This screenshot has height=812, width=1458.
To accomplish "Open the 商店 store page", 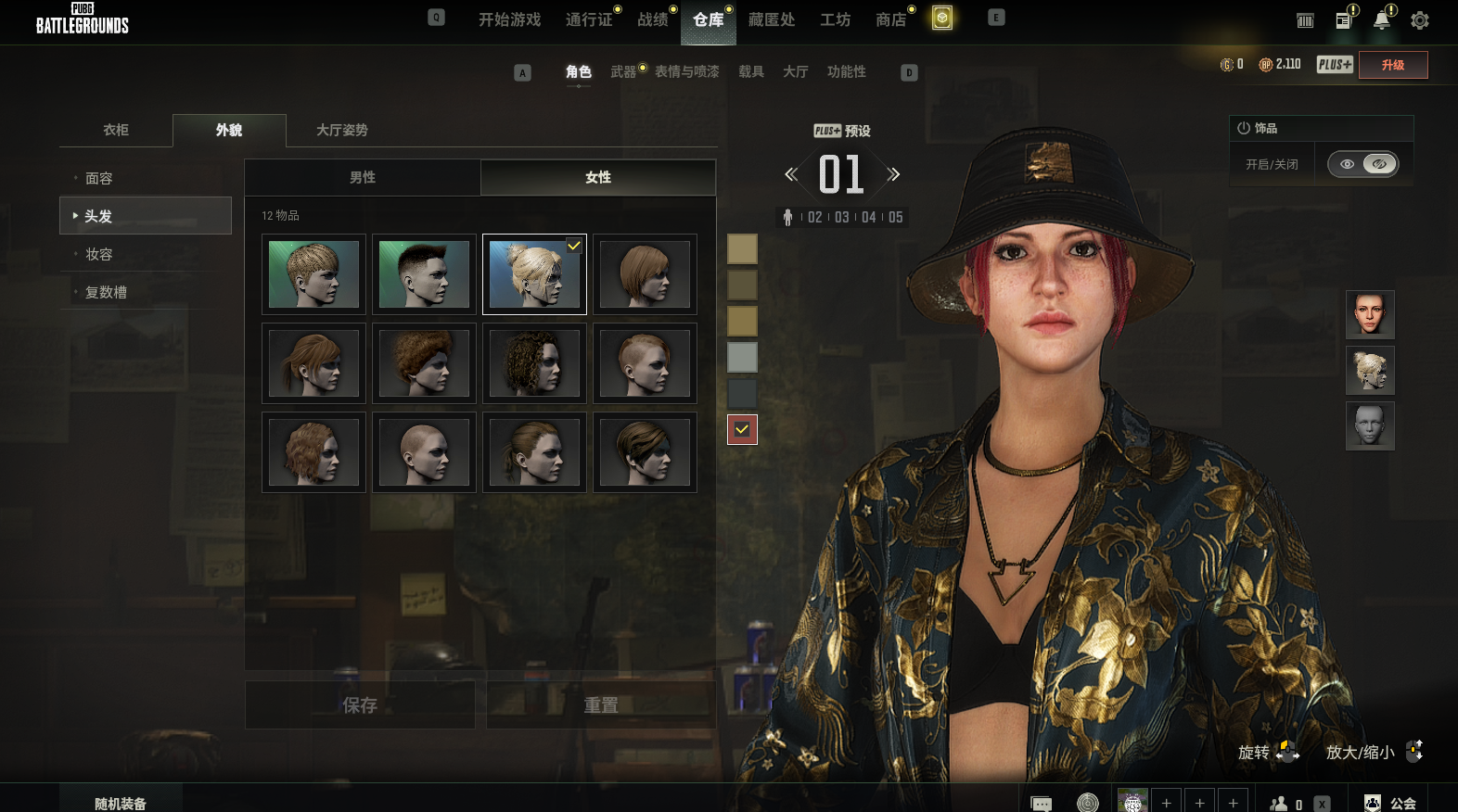I will [890, 19].
